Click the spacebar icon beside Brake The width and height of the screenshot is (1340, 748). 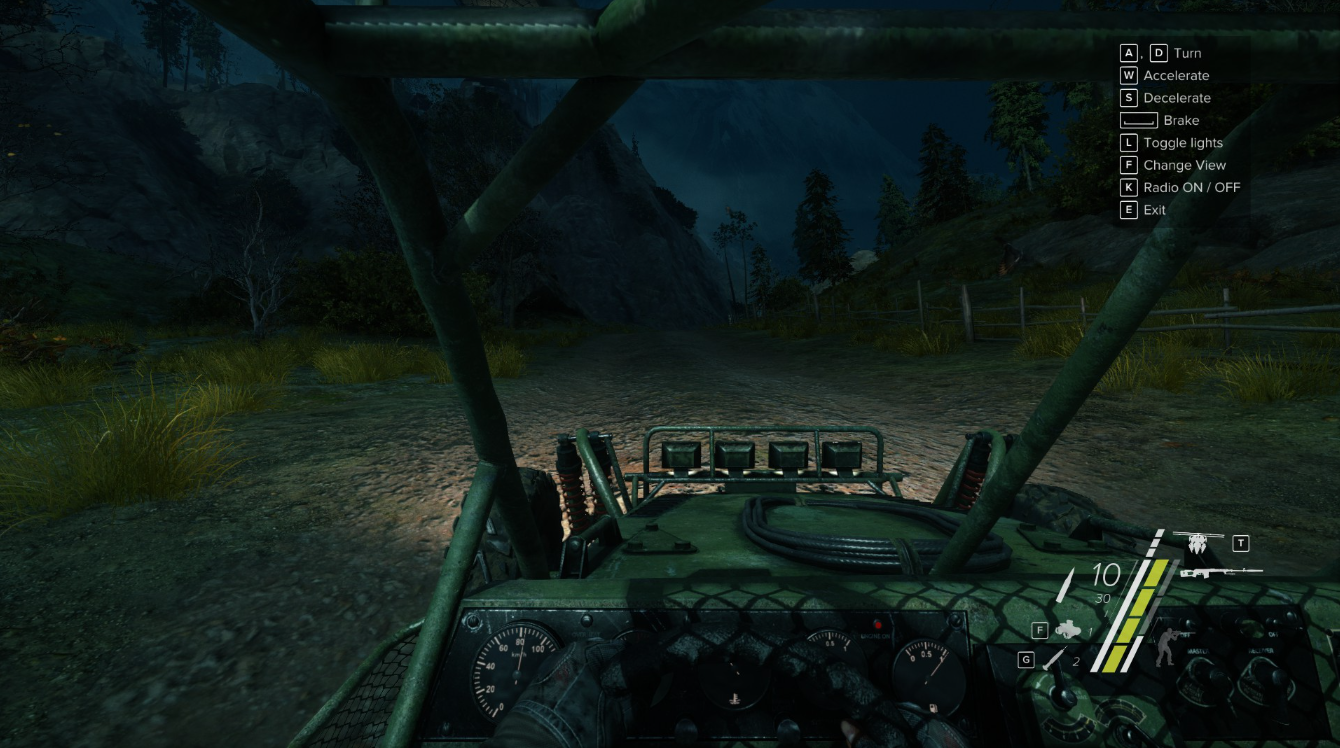coord(1138,120)
